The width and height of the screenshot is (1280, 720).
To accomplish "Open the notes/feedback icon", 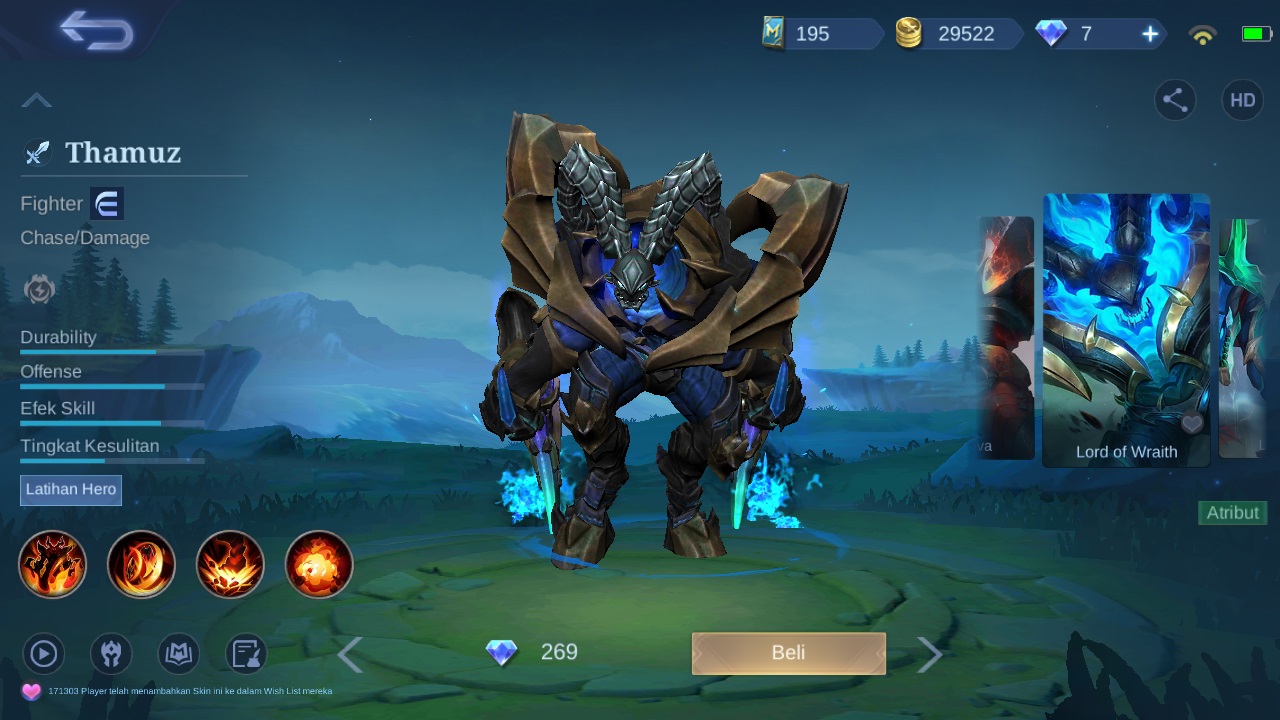I will pyautogui.click(x=244, y=653).
